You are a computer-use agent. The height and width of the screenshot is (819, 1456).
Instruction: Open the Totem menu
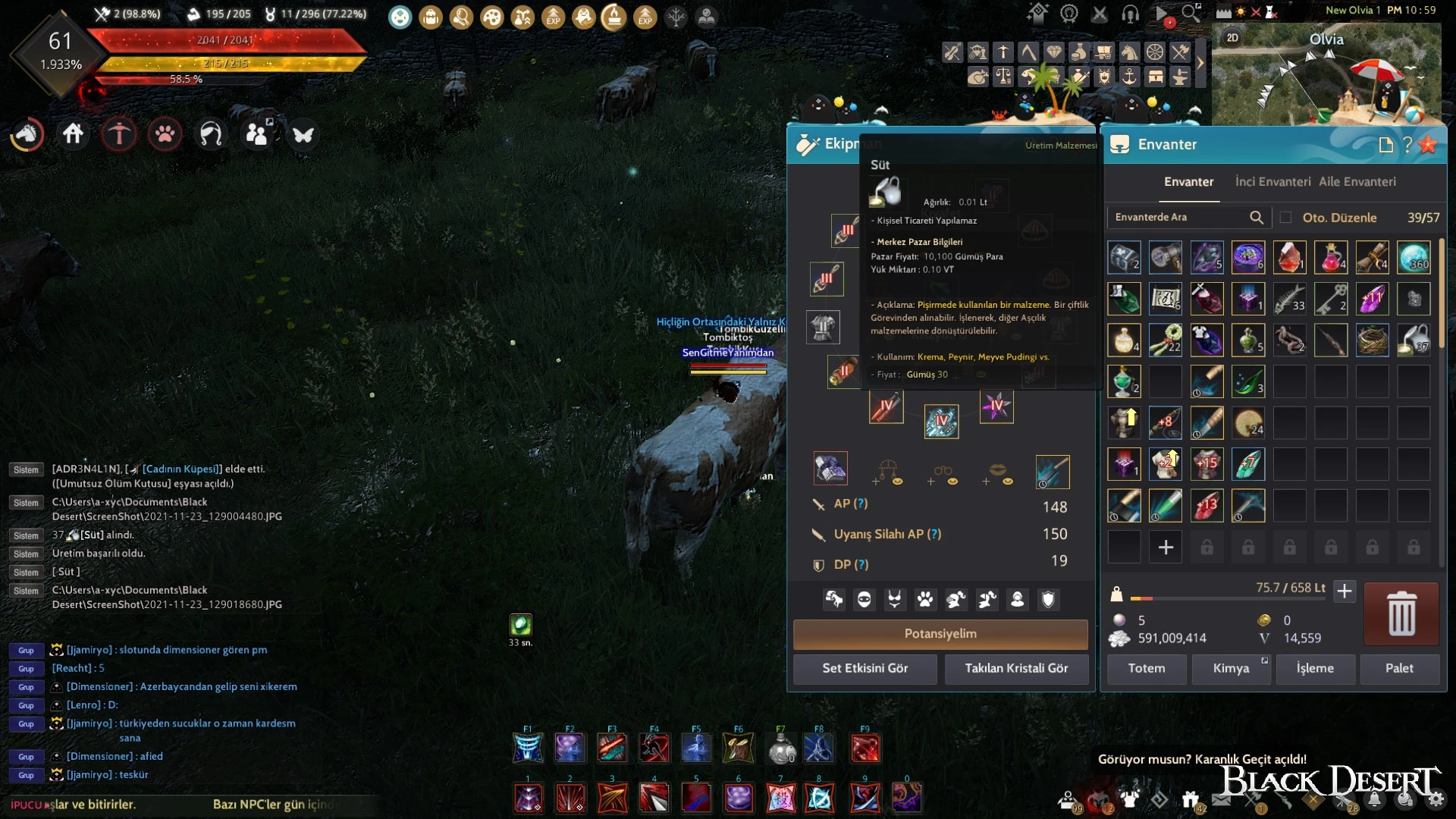(x=1146, y=668)
